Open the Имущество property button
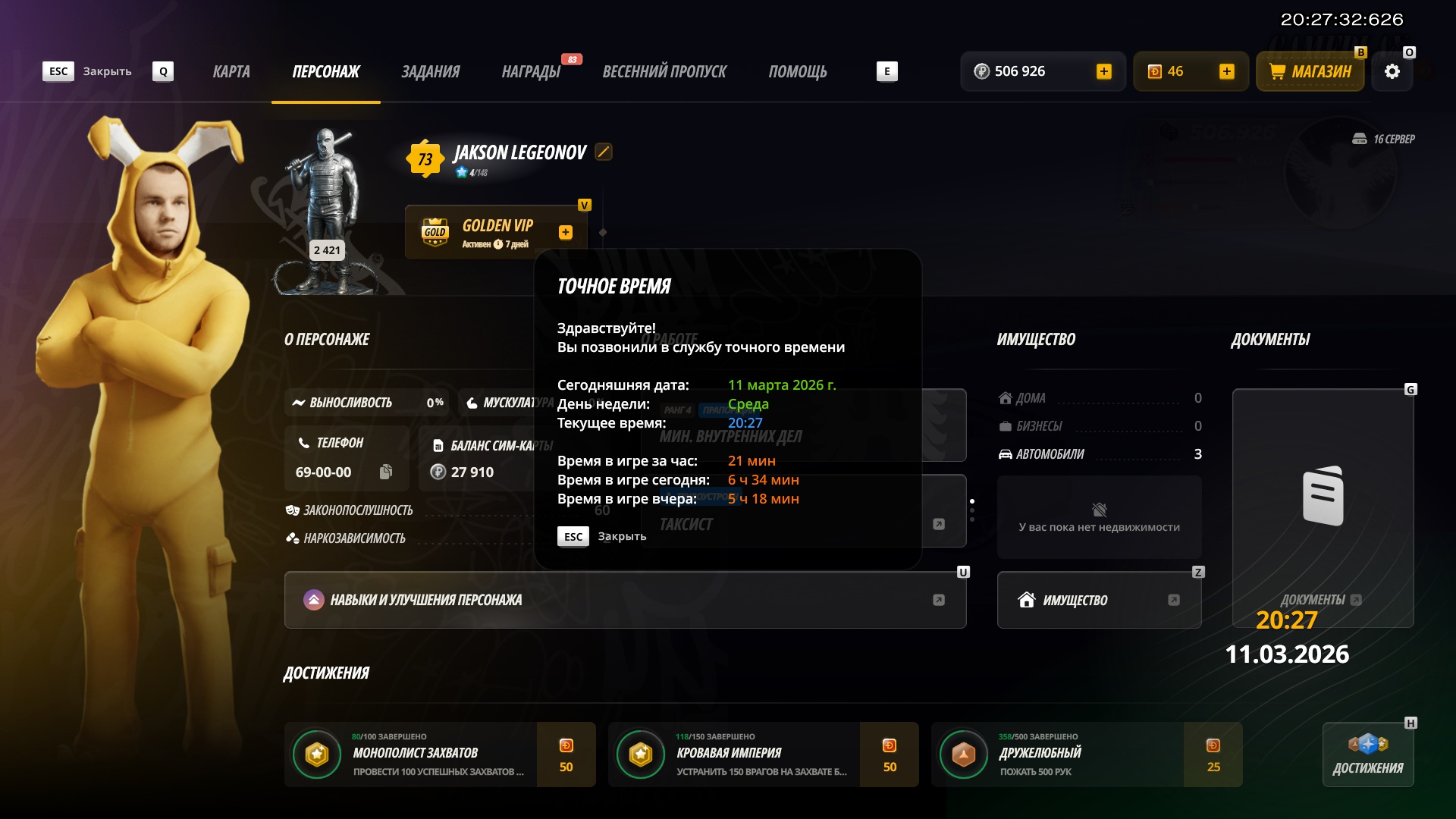 [1099, 600]
